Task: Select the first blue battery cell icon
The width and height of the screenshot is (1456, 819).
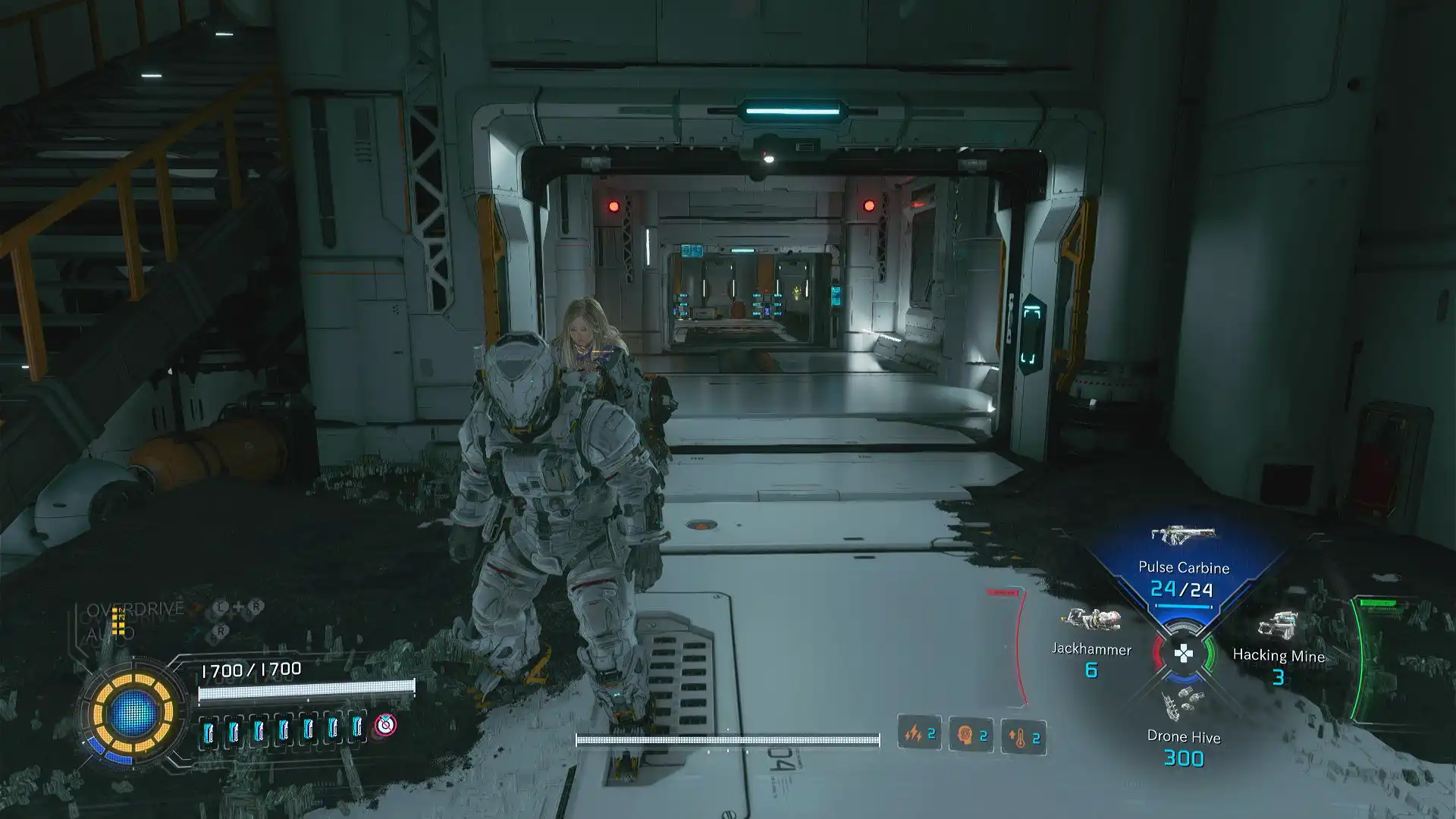Action: (209, 731)
